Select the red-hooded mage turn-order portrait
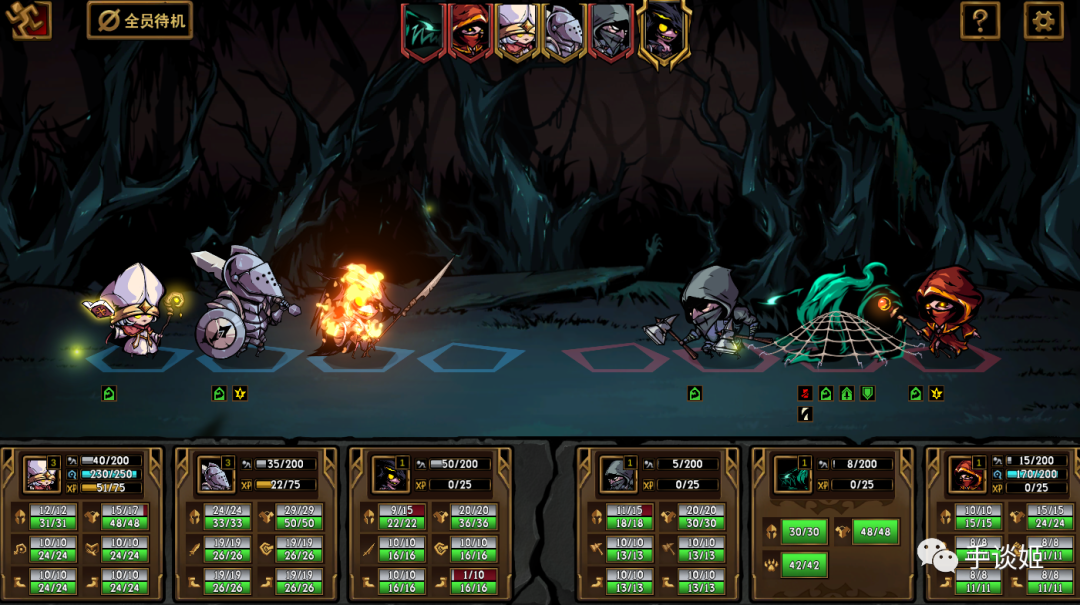This screenshot has width=1080, height=605. click(x=470, y=30)
